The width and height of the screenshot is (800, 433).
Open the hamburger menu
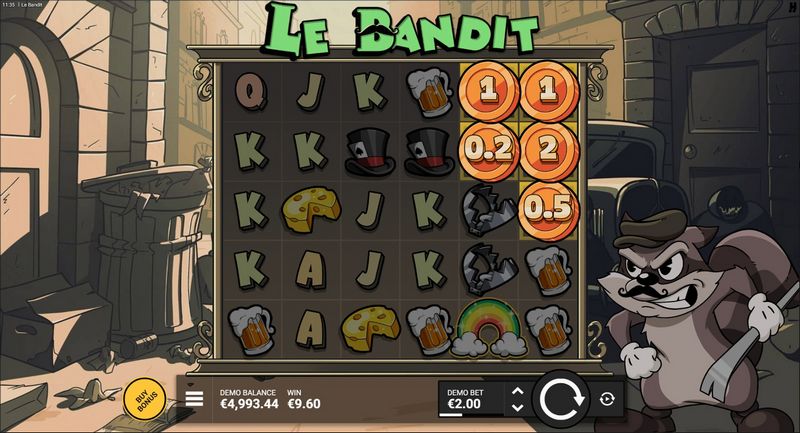194,399
